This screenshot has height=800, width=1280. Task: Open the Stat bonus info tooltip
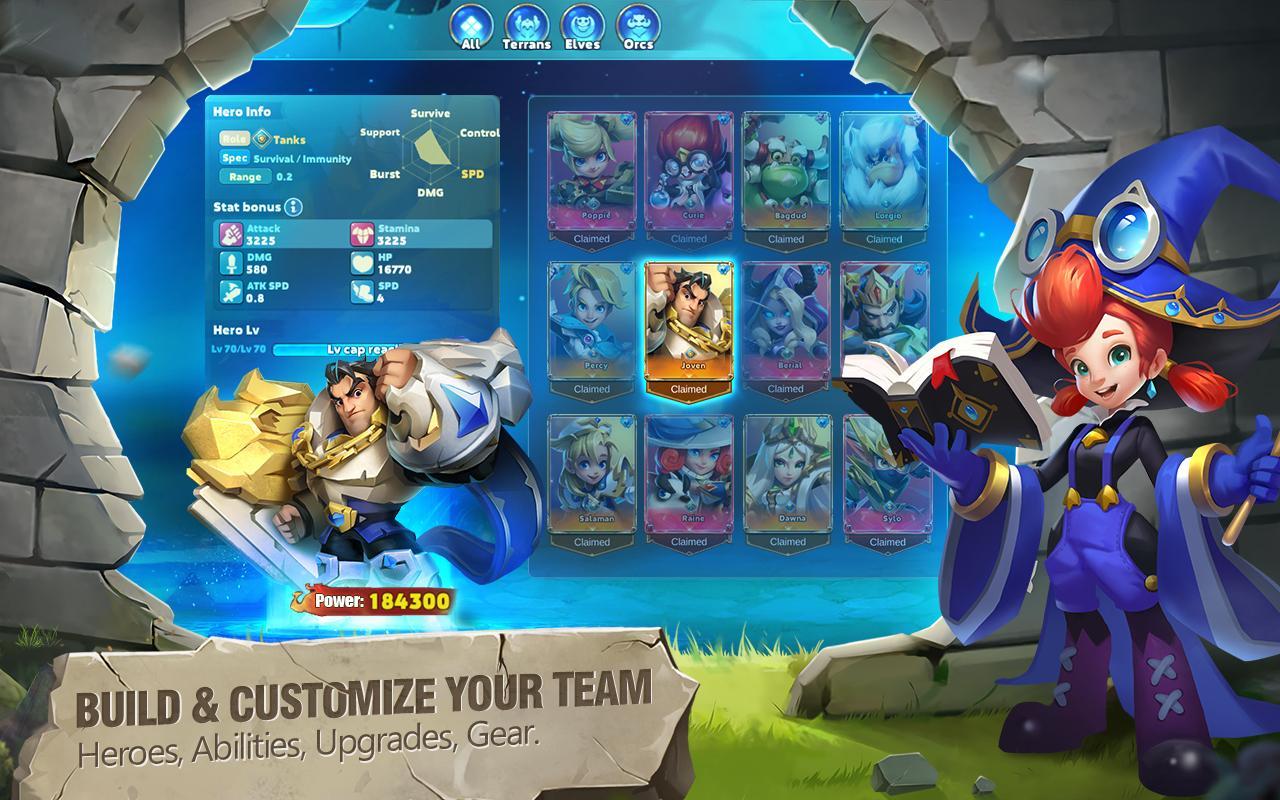pos(292,208)
